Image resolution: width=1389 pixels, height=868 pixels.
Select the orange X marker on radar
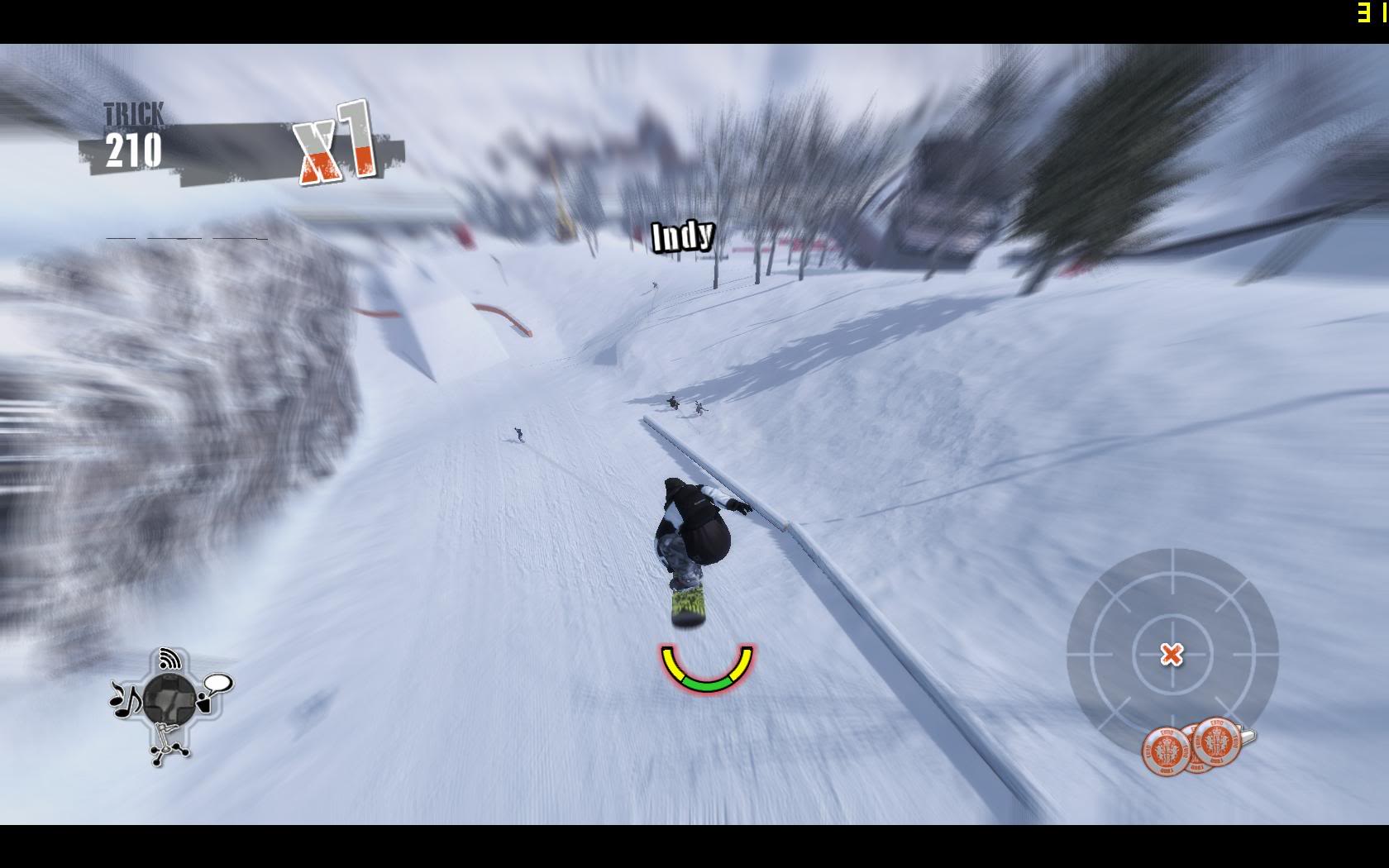tap(1171, 655)
